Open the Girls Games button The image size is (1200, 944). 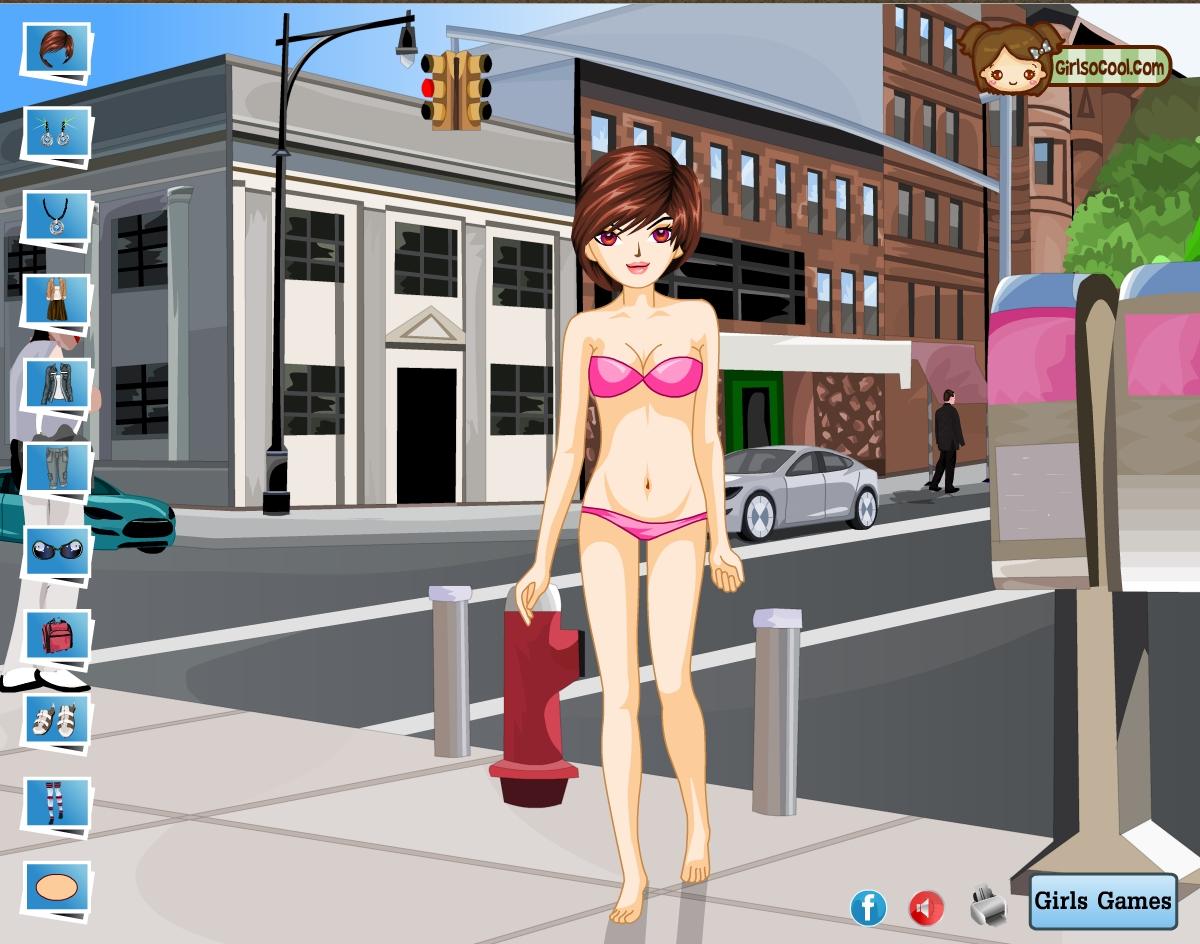point(1102,900)
